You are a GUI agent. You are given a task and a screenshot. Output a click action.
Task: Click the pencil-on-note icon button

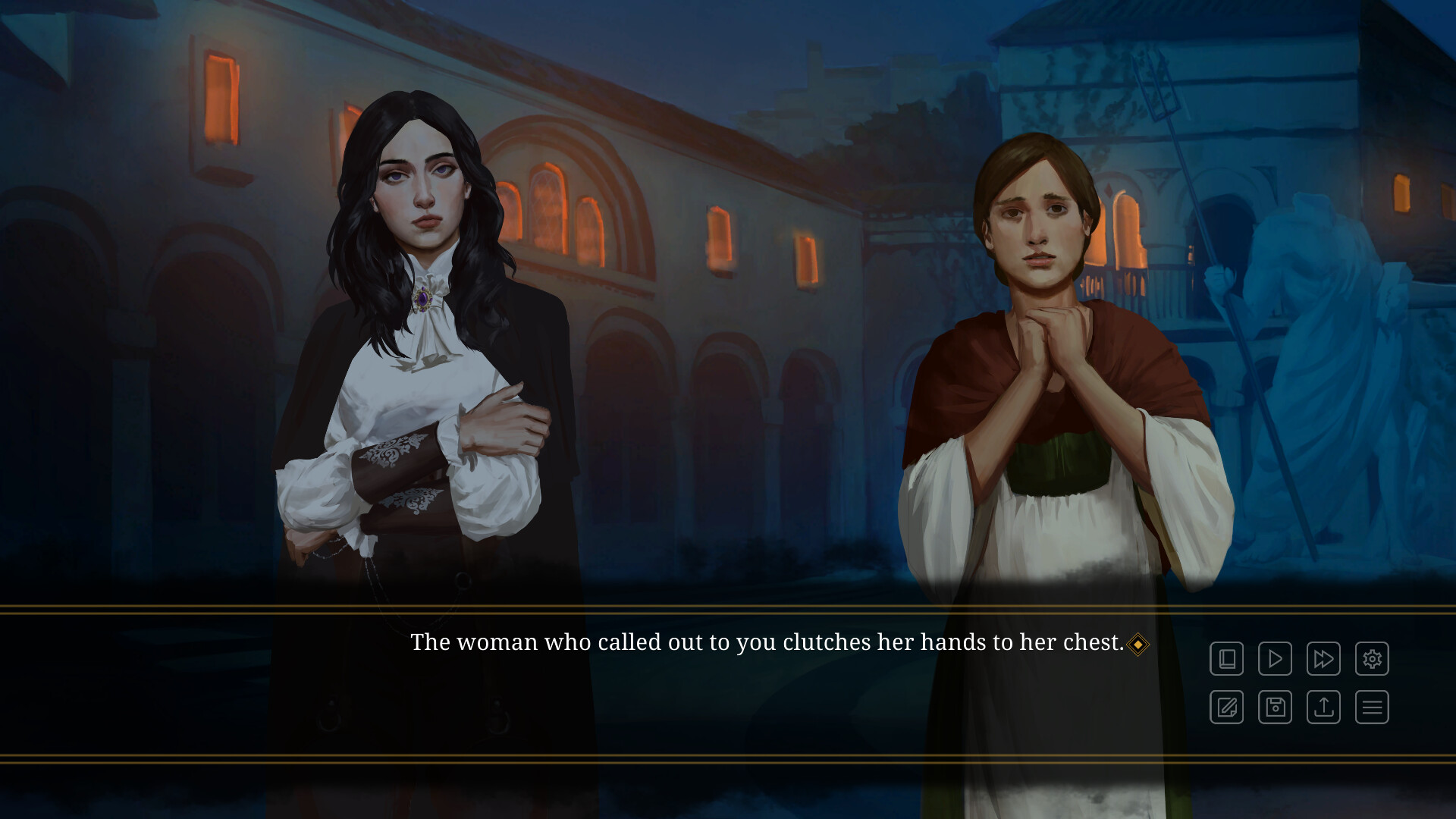point(1226,708)
